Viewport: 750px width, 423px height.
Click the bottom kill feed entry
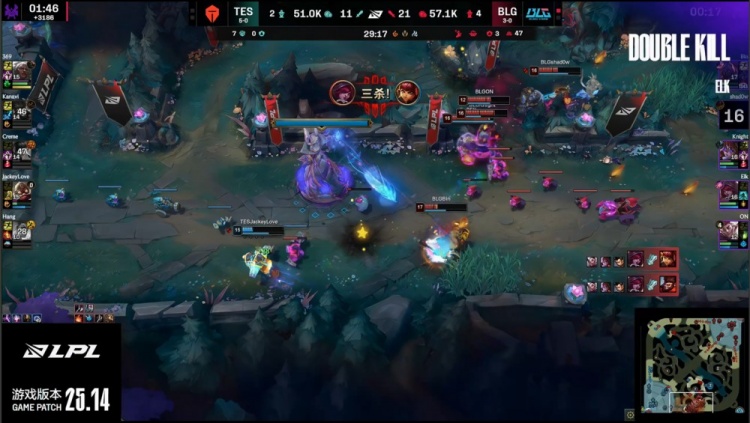pyautogui.click(x=632, y=286)
